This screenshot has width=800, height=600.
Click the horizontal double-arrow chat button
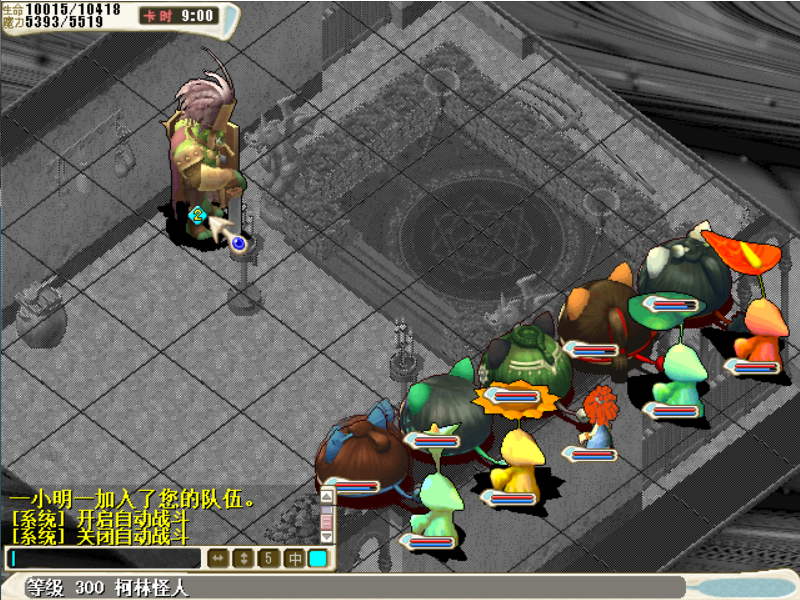218,558
